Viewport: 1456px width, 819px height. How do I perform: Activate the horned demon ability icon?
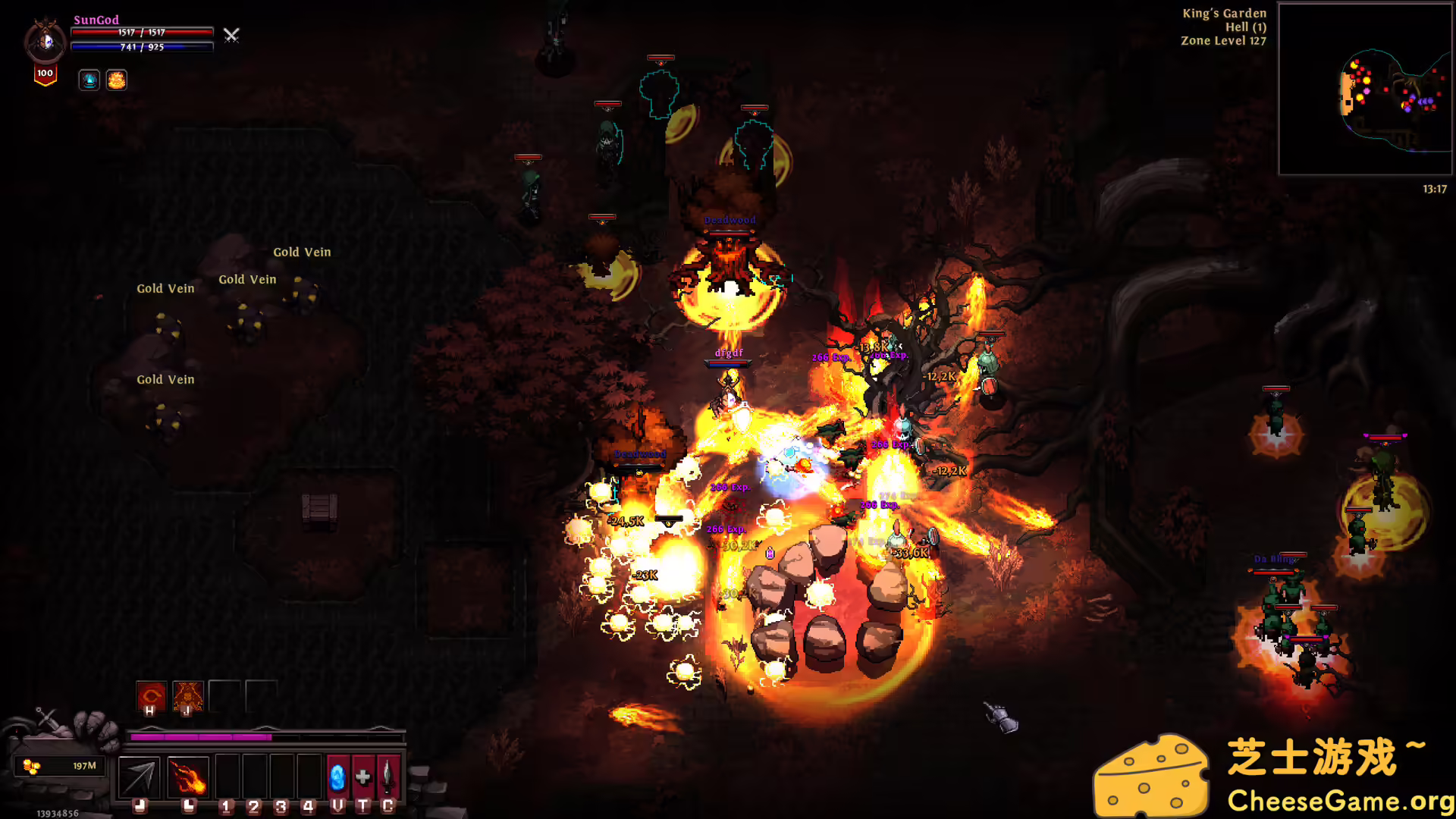tap(187, 695)
